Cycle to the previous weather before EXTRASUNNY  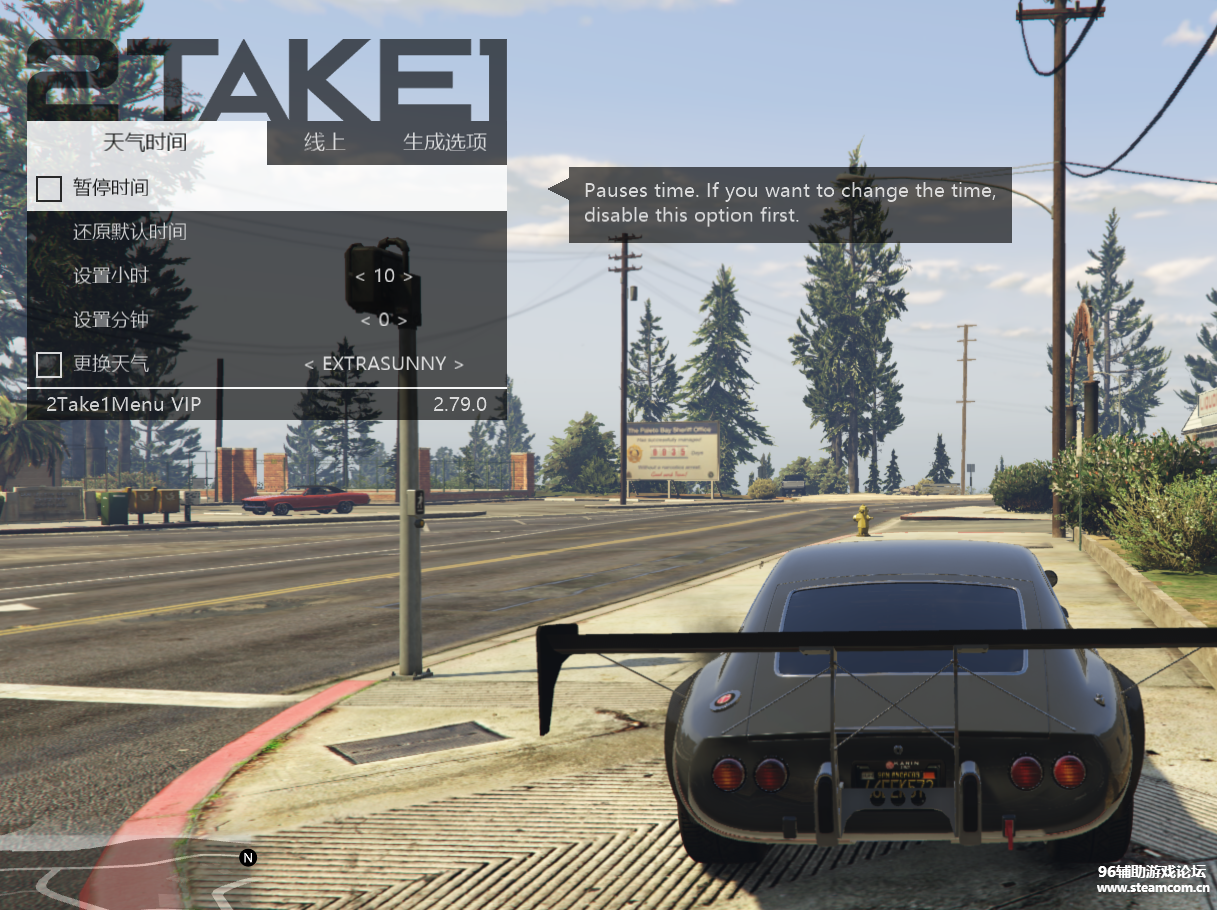pyautogui.click(x=310, y=364)
